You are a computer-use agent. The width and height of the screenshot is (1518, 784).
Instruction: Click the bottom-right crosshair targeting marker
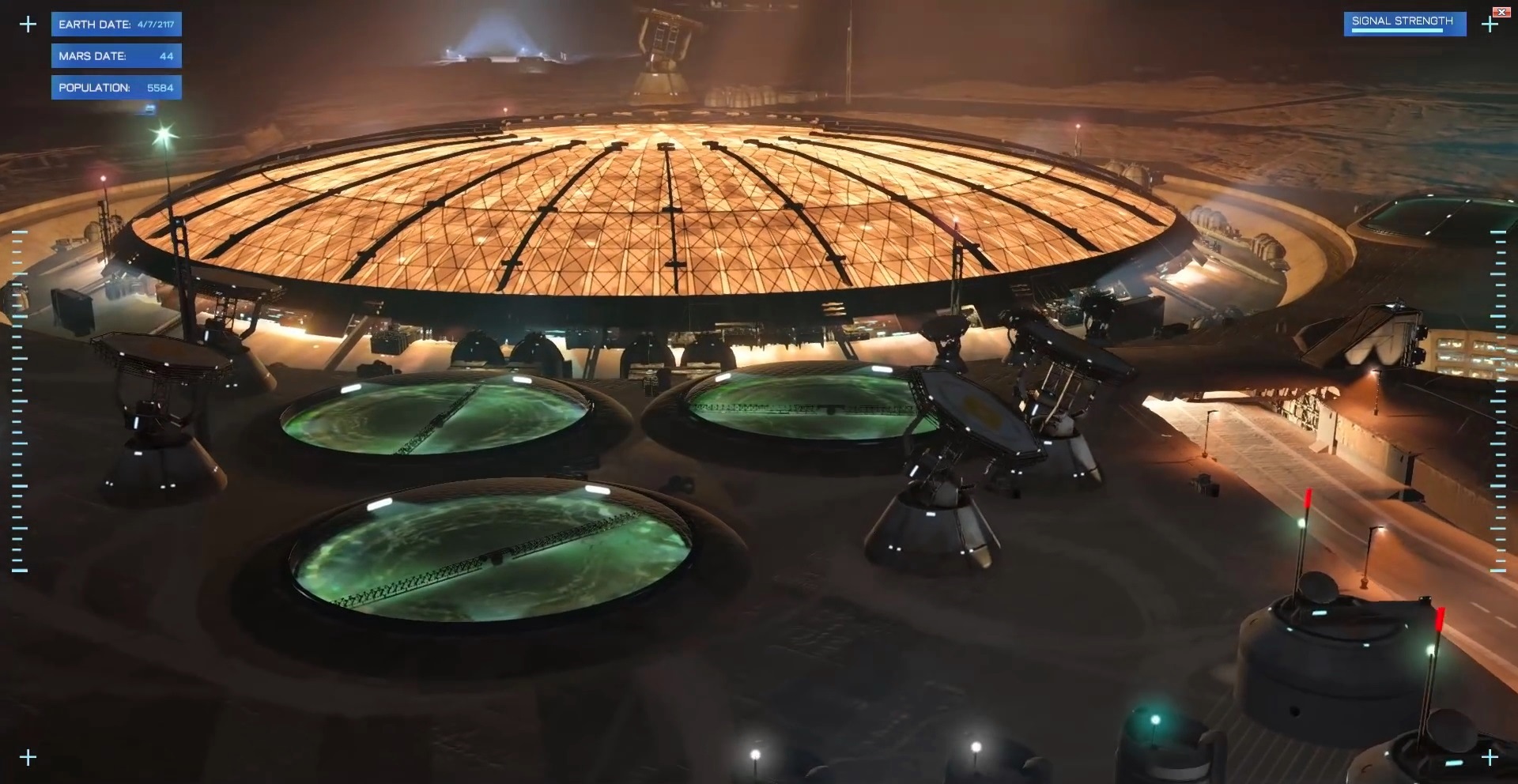tap(1490, 756)
